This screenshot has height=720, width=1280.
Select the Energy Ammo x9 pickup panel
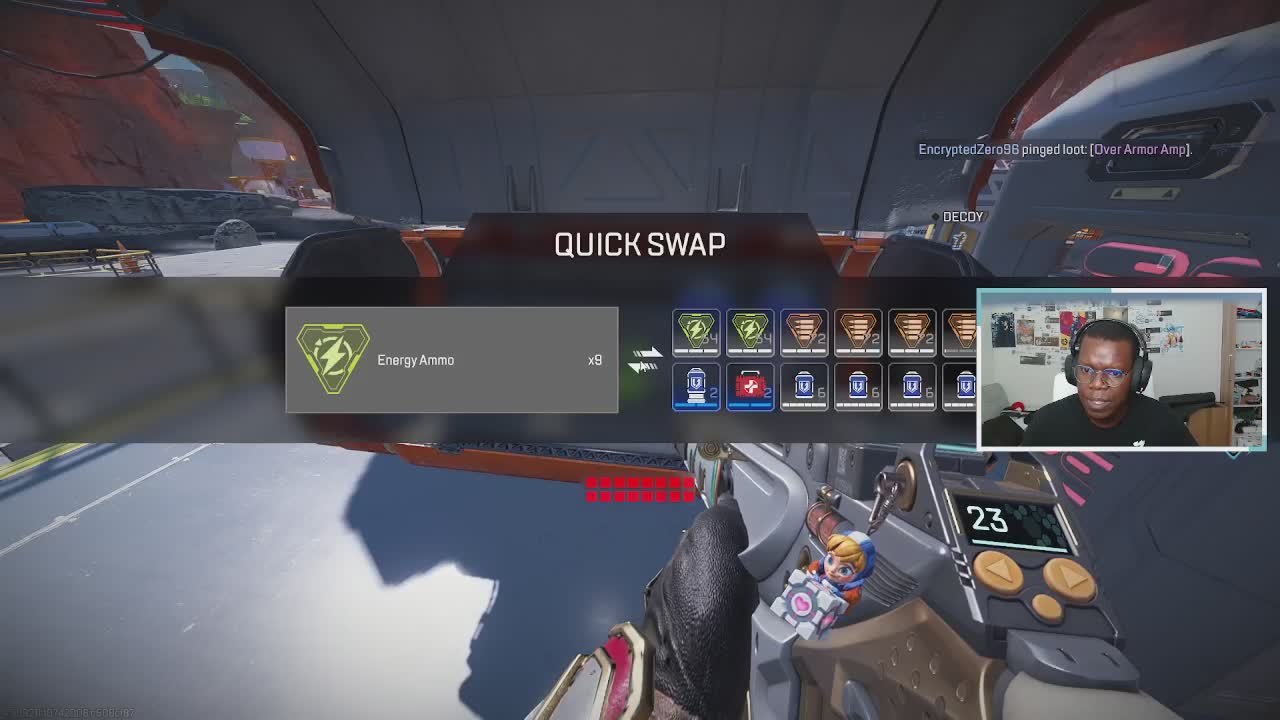point(451,360)
